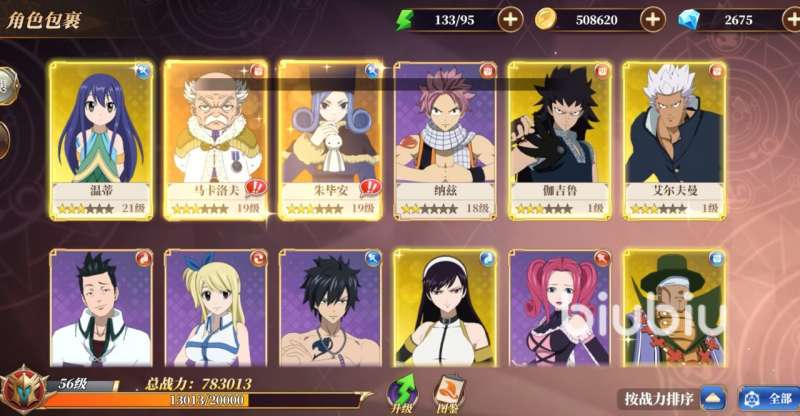
Task: Open the shirtless dark-haired mage card
Action: (x=328, y=310)
